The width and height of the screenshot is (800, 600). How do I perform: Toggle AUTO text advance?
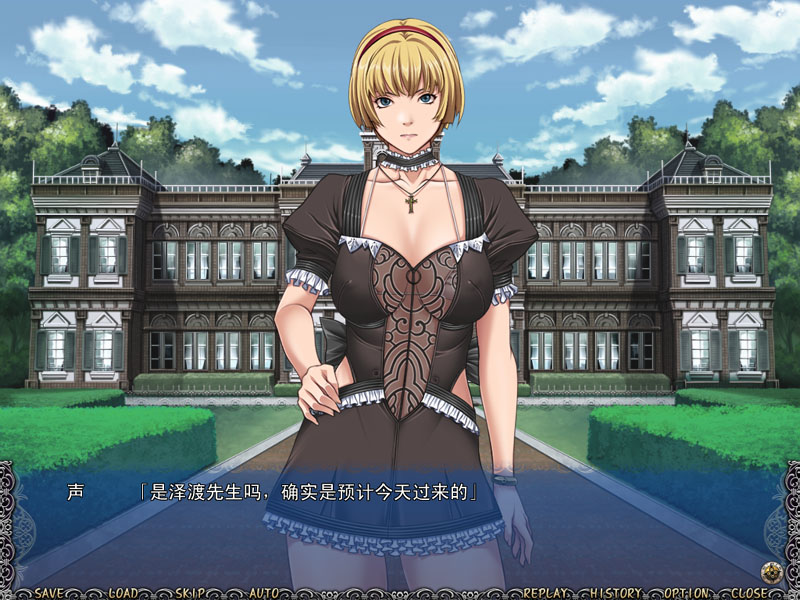tap(264, 592)
